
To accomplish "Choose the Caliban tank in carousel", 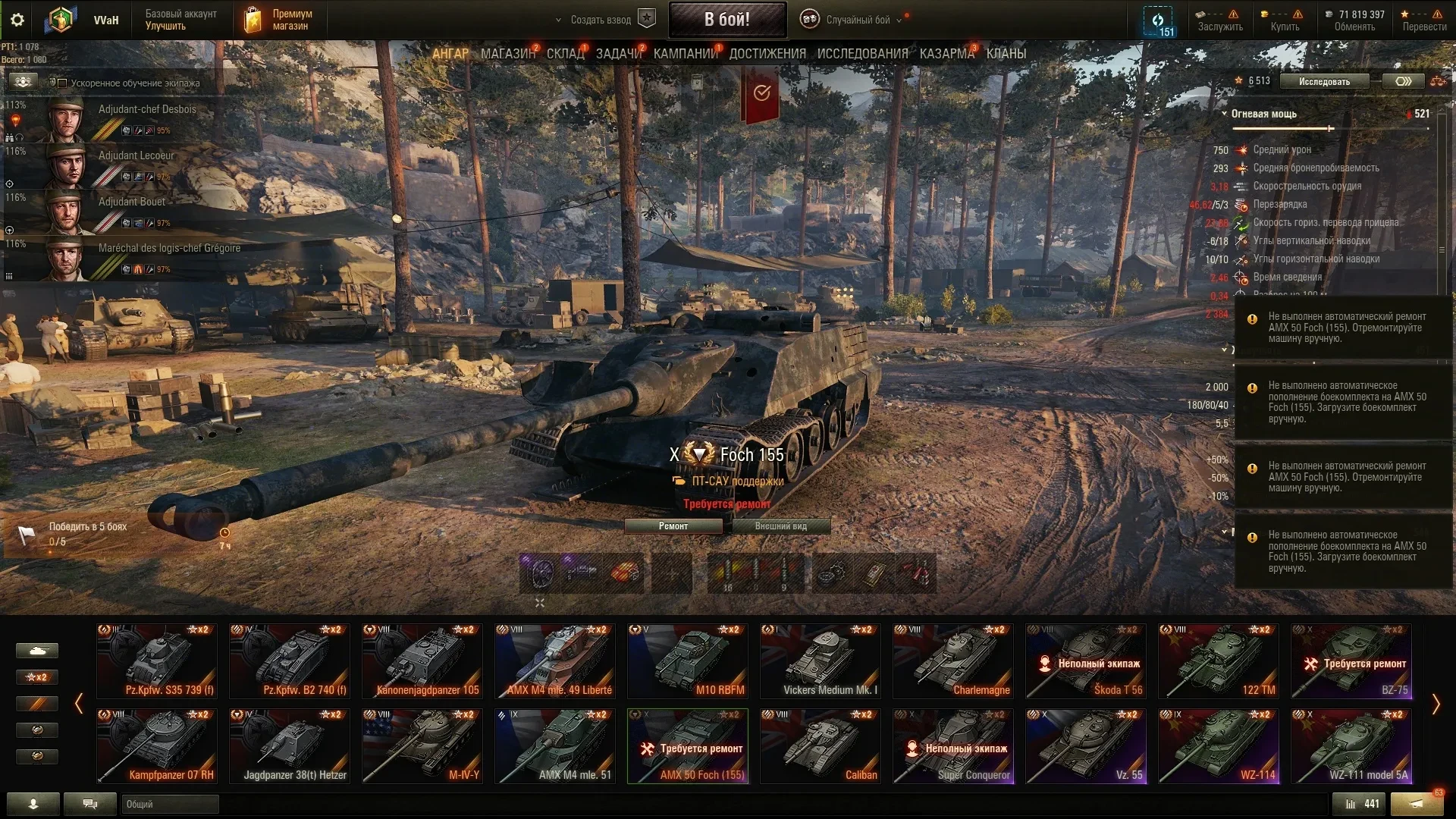I will [821, 745].
